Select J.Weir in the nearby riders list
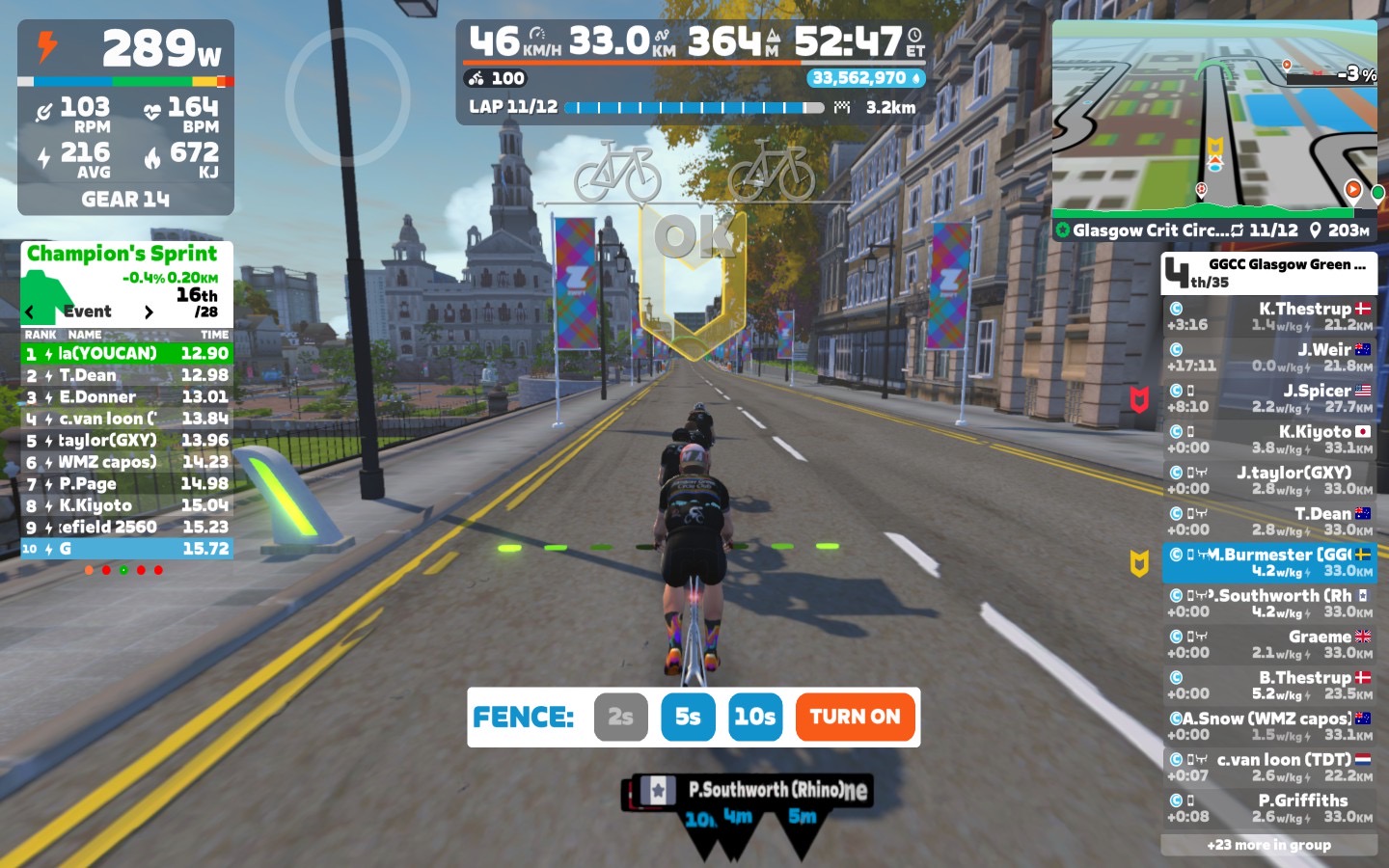This screenshot has width=1389, height=868. [1268, 357]
